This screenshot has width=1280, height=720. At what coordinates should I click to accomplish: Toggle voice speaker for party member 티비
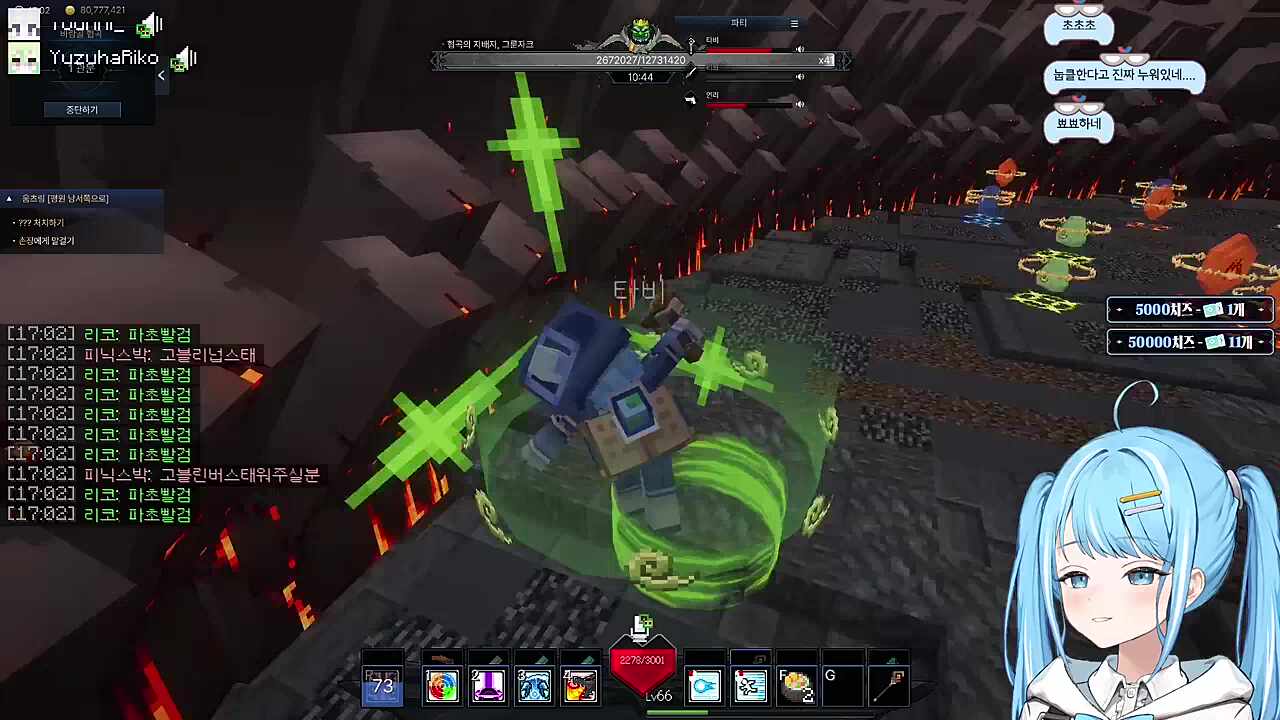click(x=800, y=49)
